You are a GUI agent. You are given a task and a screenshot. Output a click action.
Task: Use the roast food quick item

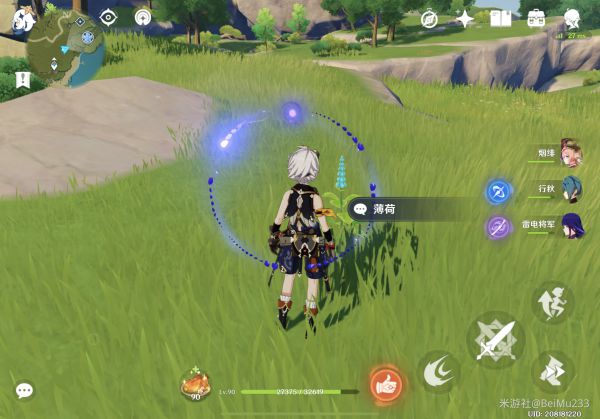click(194, 383)
